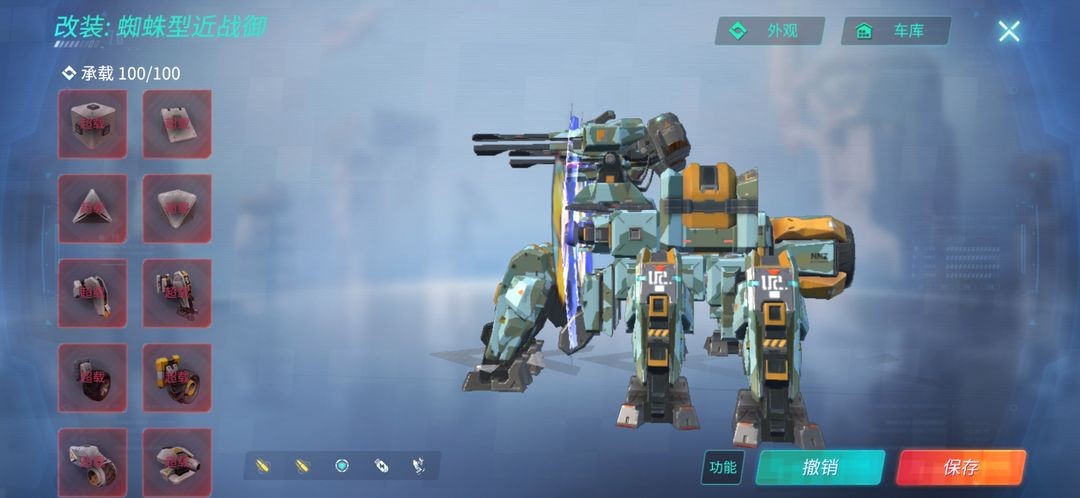The height and width of the screenshot is (498, 1080).
Task: Open the 功能 function button
Action: click(722, 467)
